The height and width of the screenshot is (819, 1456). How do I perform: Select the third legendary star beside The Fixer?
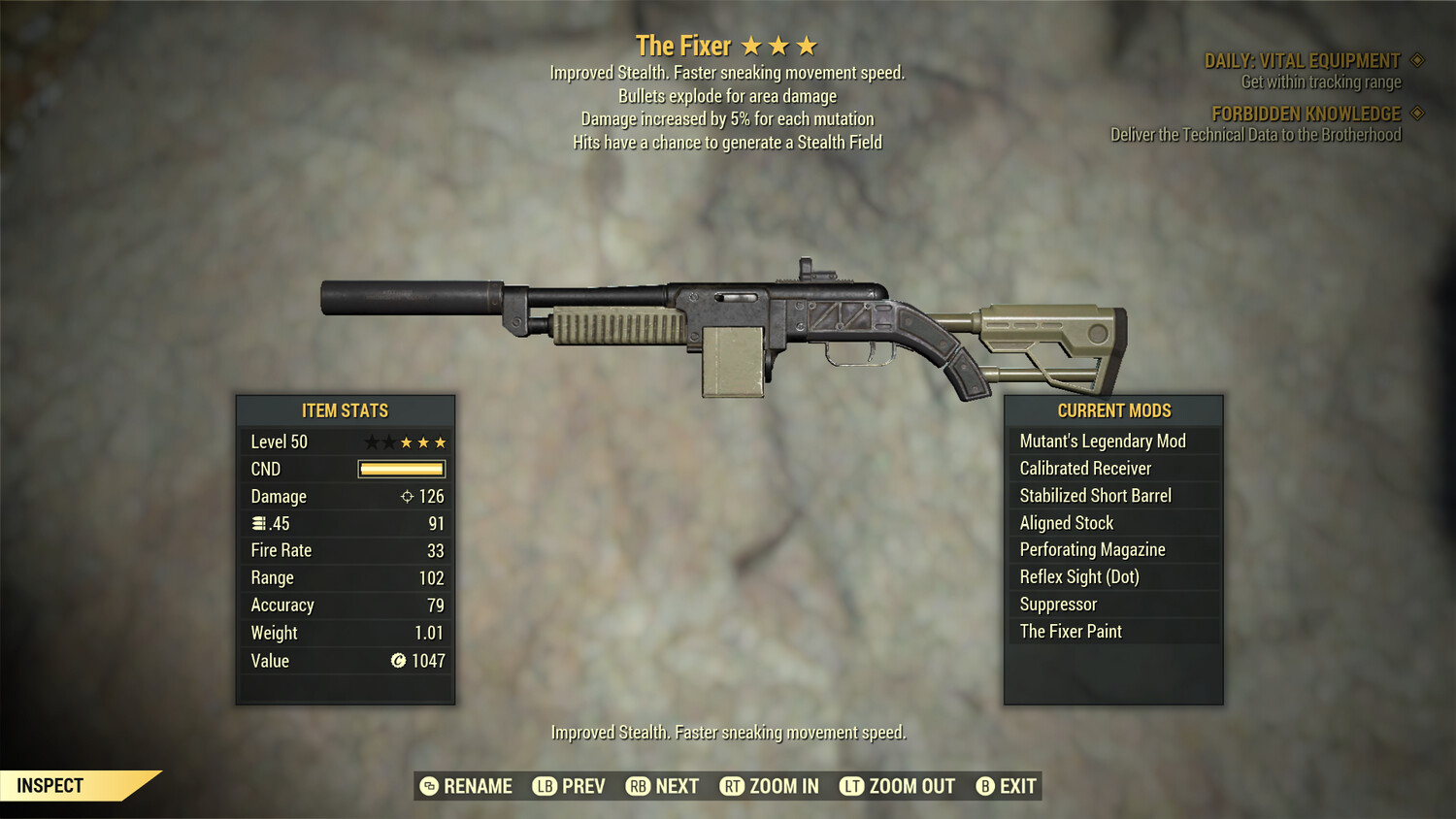click(x=809, y=45)
